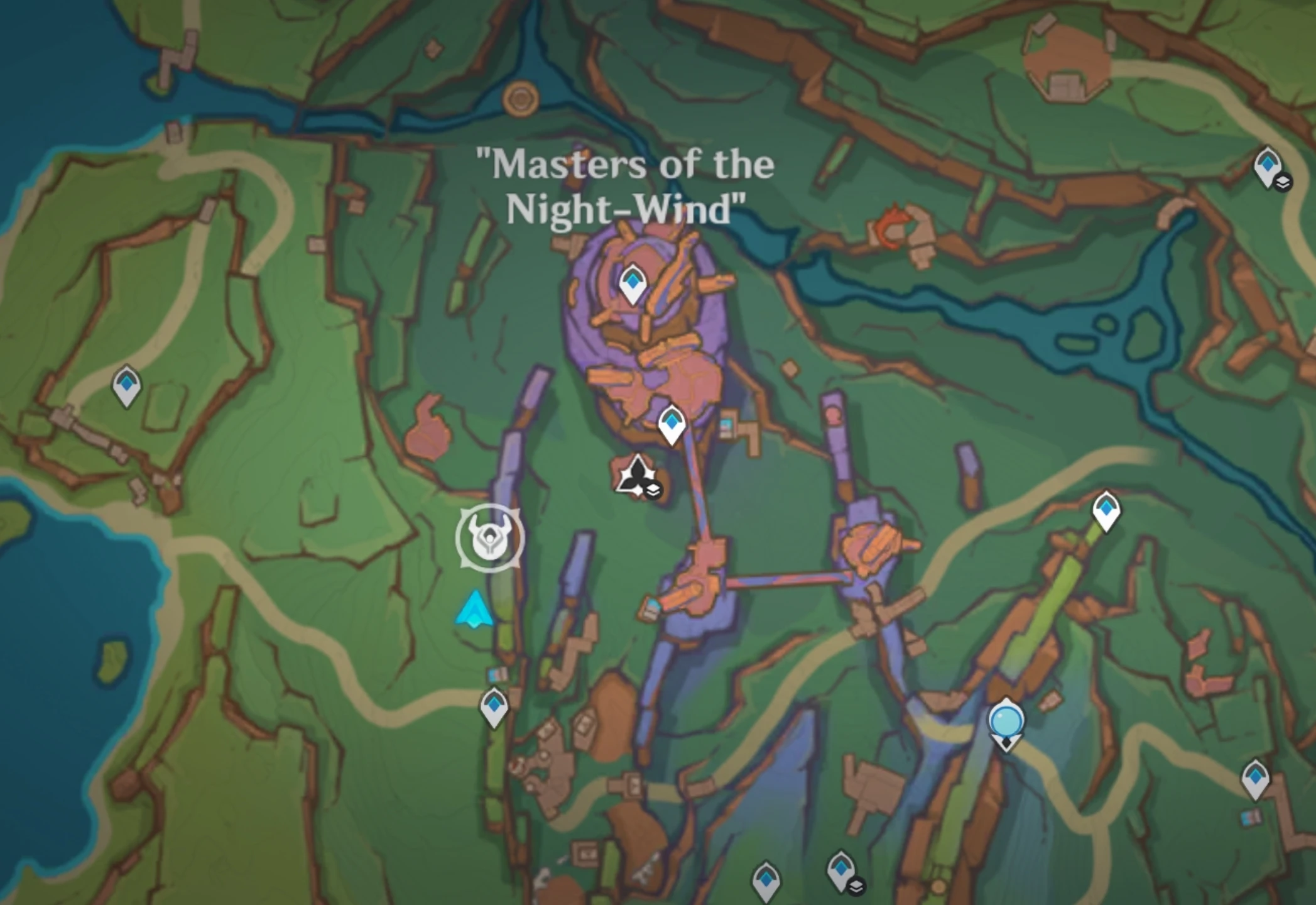
Task: Pick the teleport waypoint on the western cliff plateau
Action: pyautogui.click(x=126, y=384)
